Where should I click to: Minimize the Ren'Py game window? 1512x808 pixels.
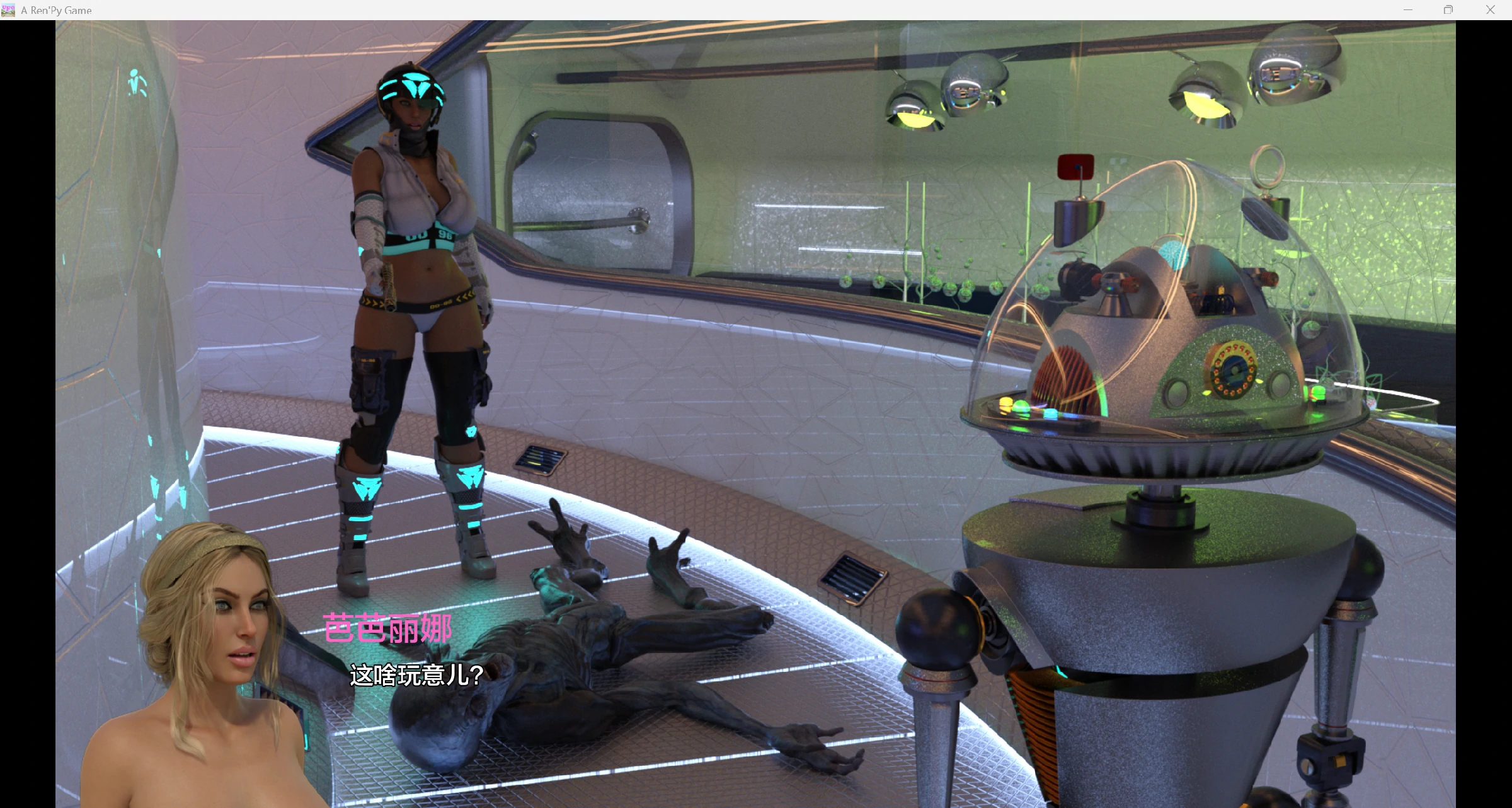[1408, 10]
